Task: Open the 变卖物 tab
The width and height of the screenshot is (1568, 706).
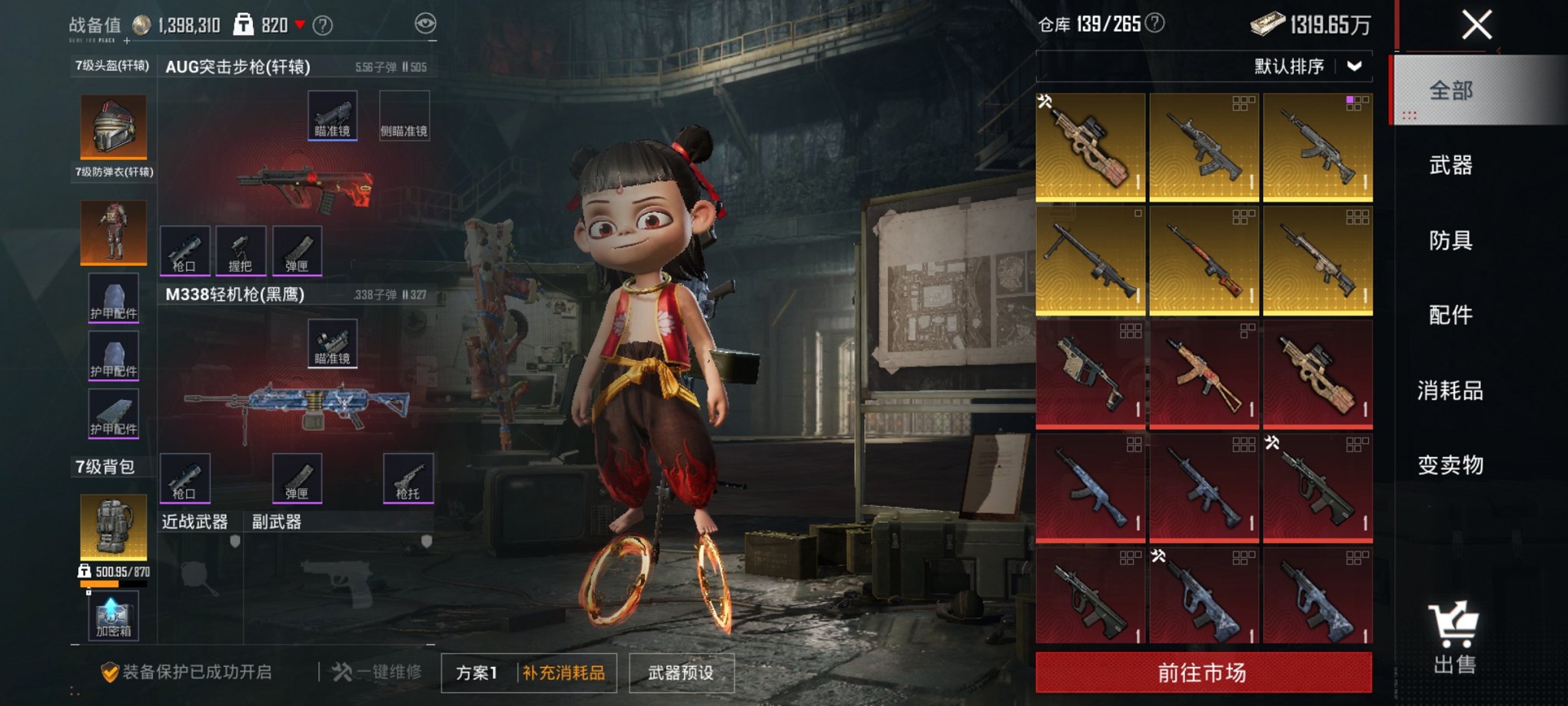Action: [x=1450, y=465]
